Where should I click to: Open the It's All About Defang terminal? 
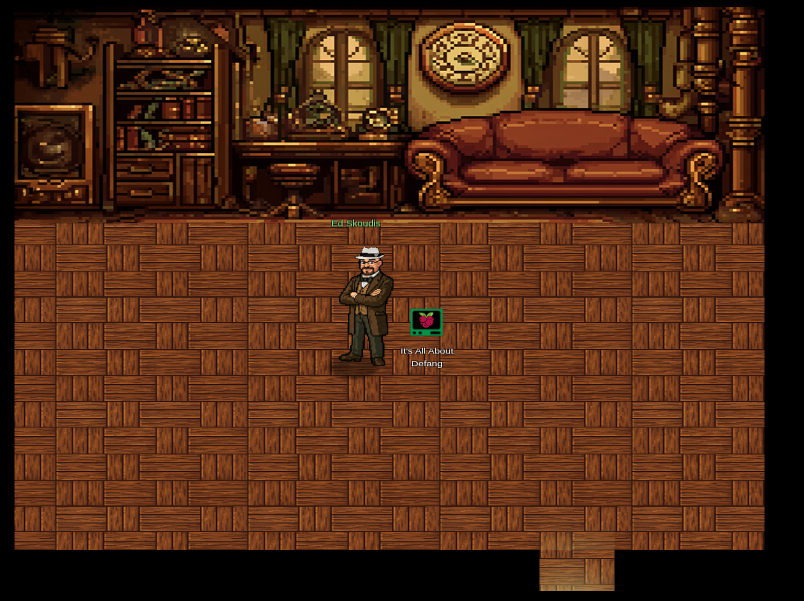(x=426, y=322)
